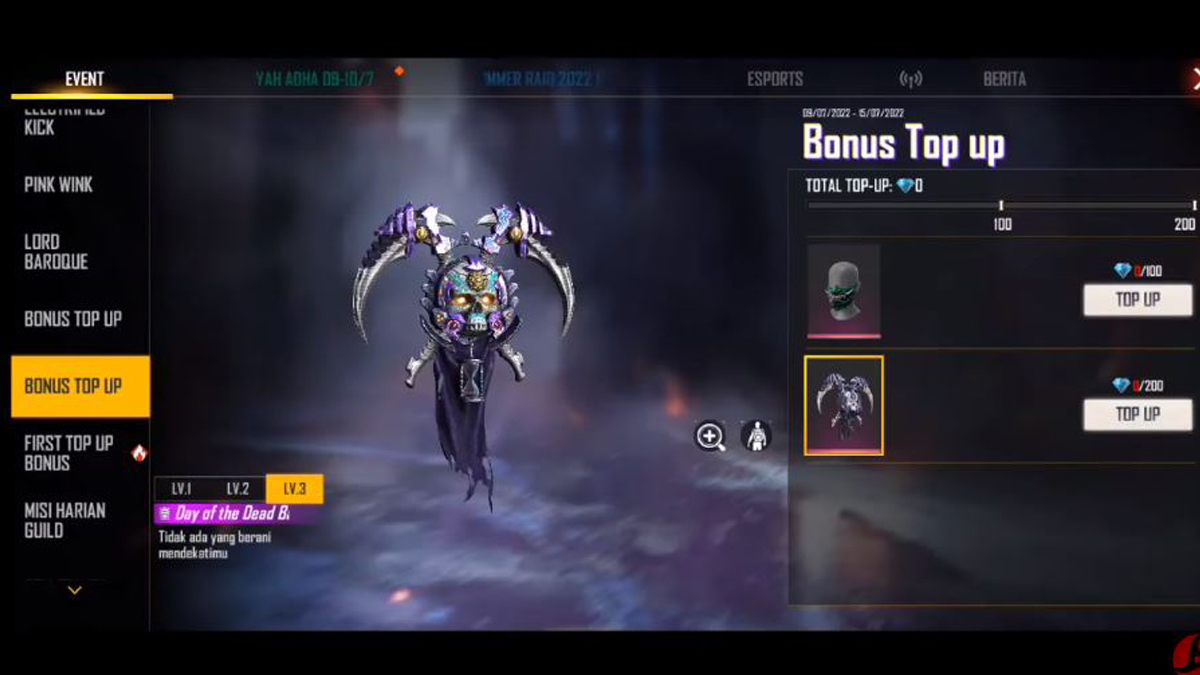Select the Yah Adha 09-10/7 tab
The image size is (1200, 675).
[315, 79]
